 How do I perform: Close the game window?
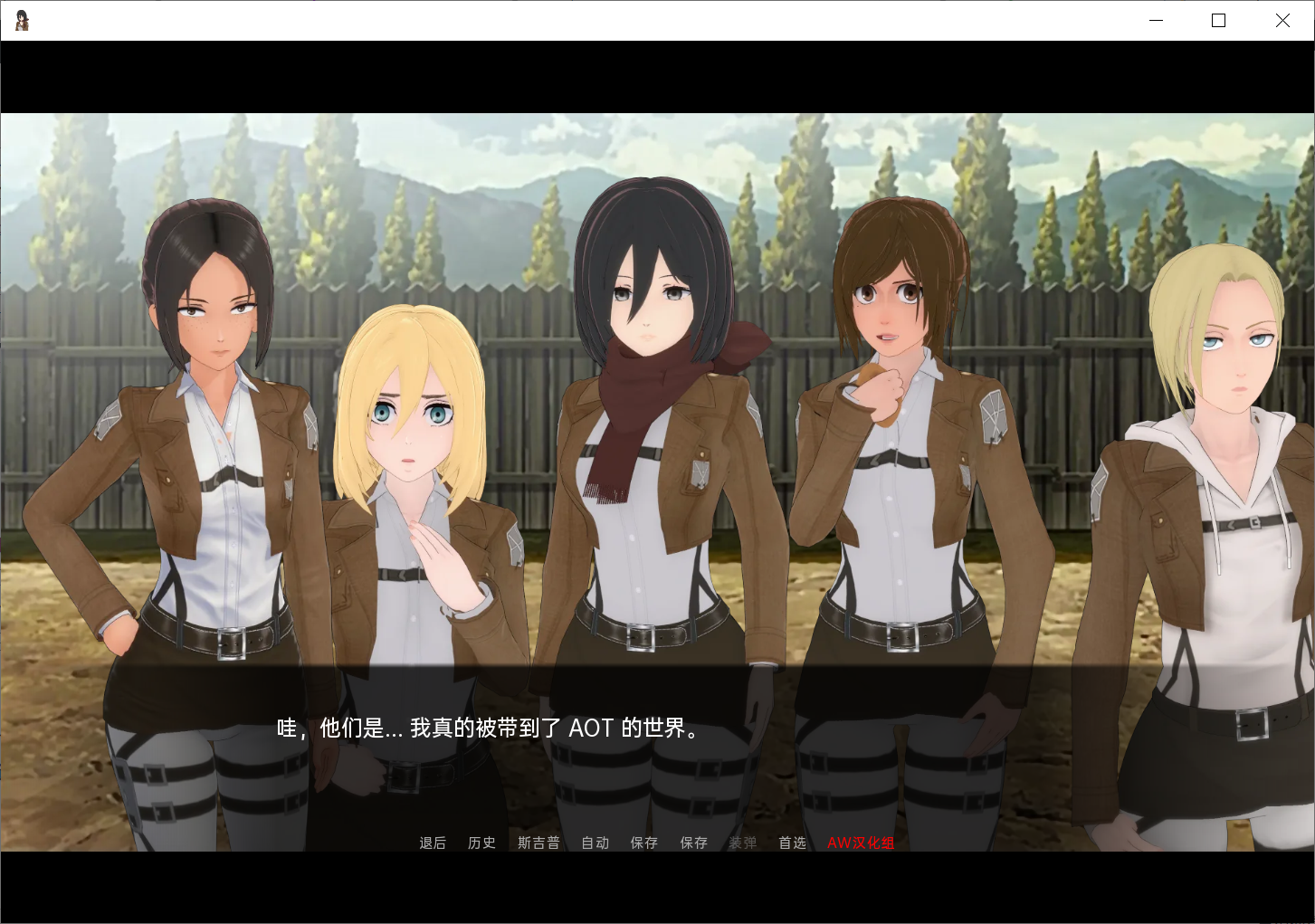[1282, 20]
